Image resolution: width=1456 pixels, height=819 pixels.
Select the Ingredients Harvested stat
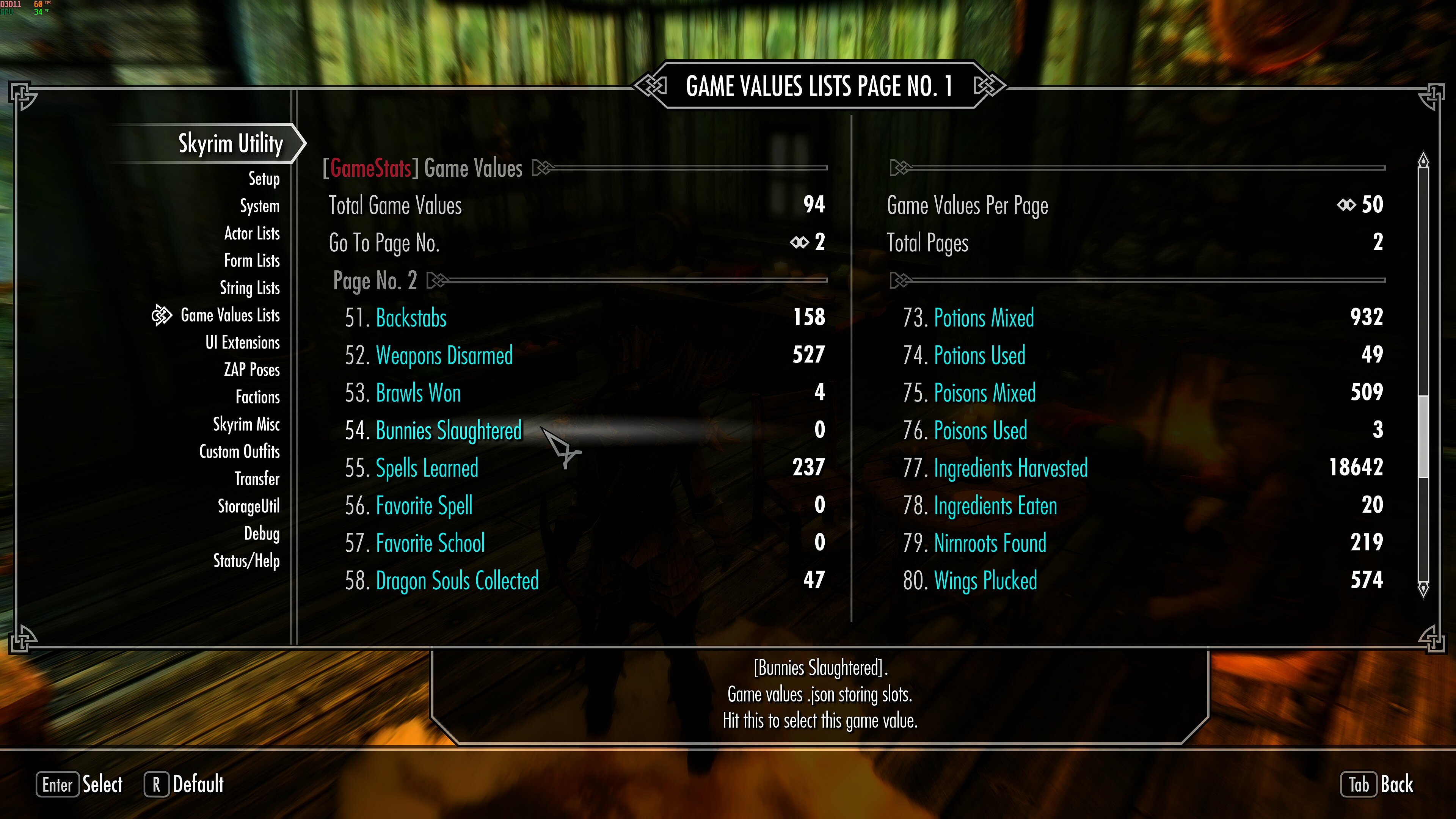click(x=1010, y=468)
